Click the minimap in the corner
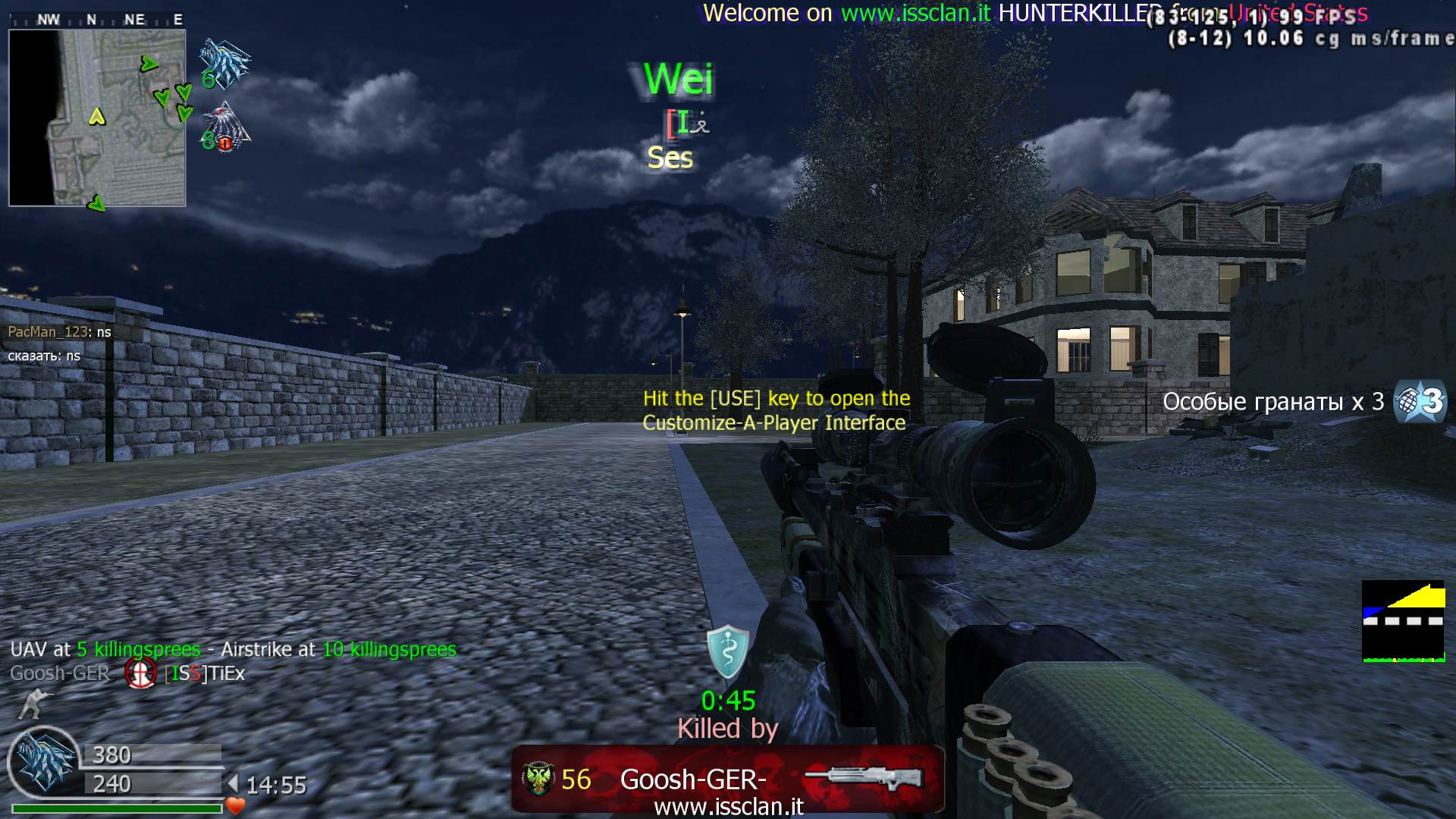The image size is (1456, 819). click(97, 118)
